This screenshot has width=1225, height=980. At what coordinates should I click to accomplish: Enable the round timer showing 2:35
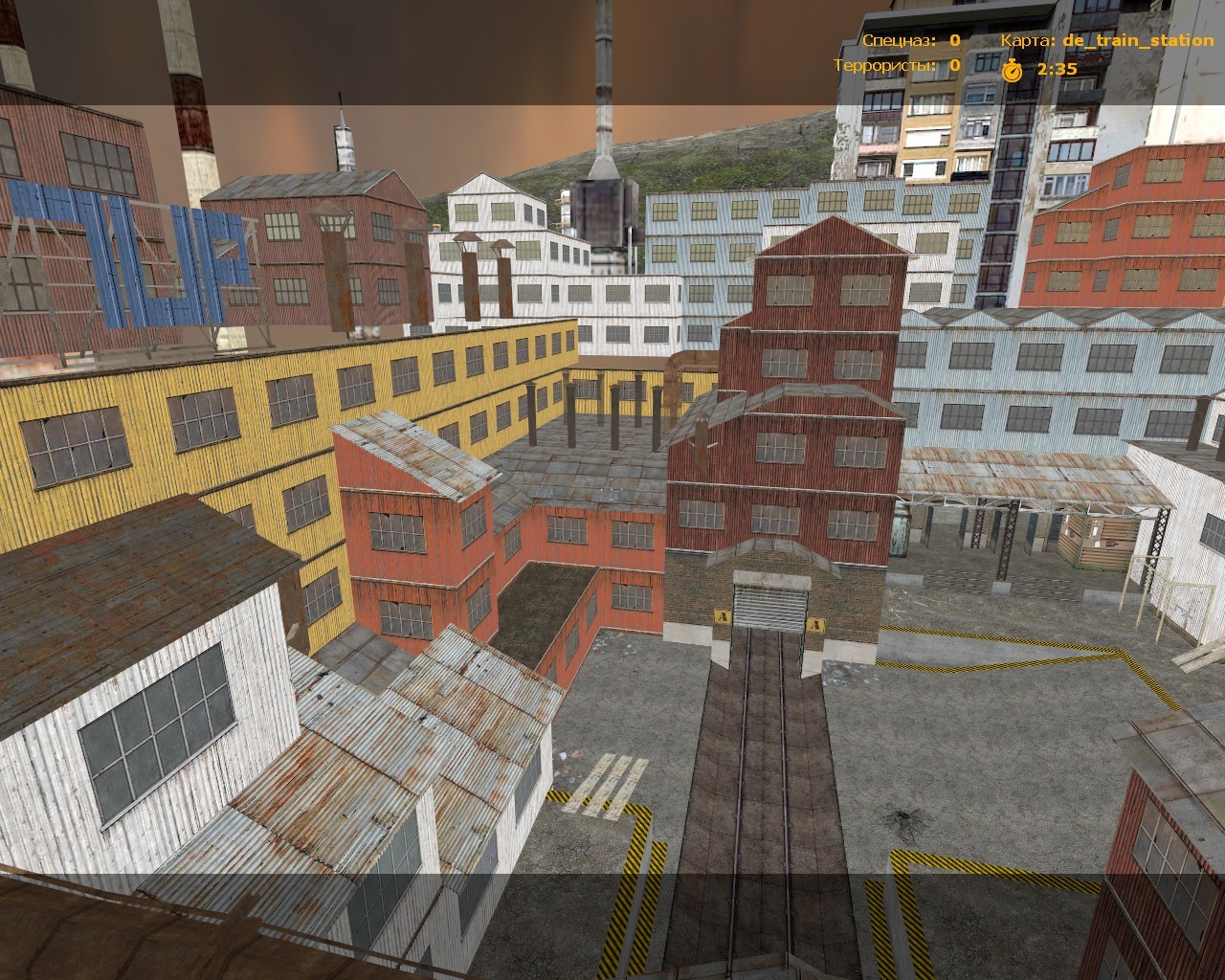pos(1056,68)
